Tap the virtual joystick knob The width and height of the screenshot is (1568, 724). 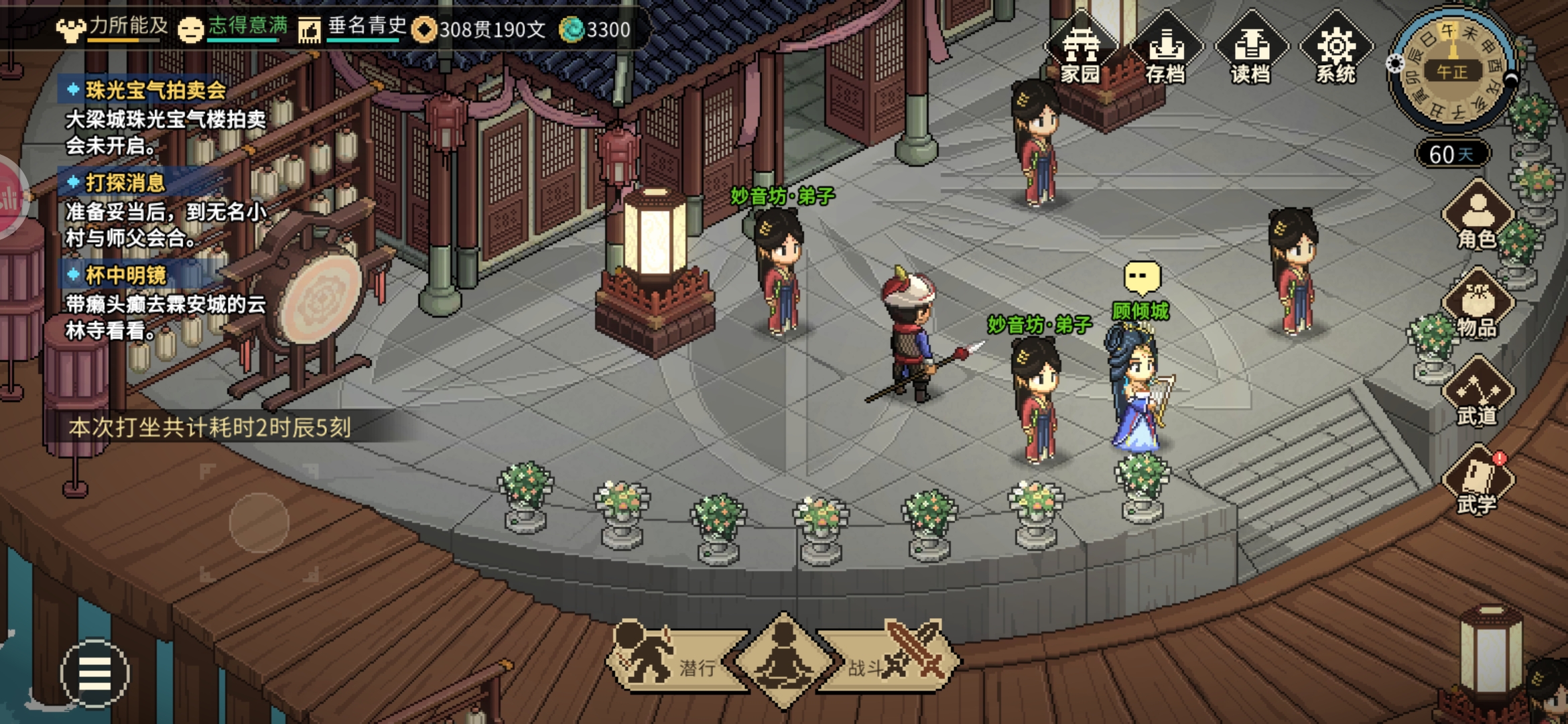click(x=259, y=523)
